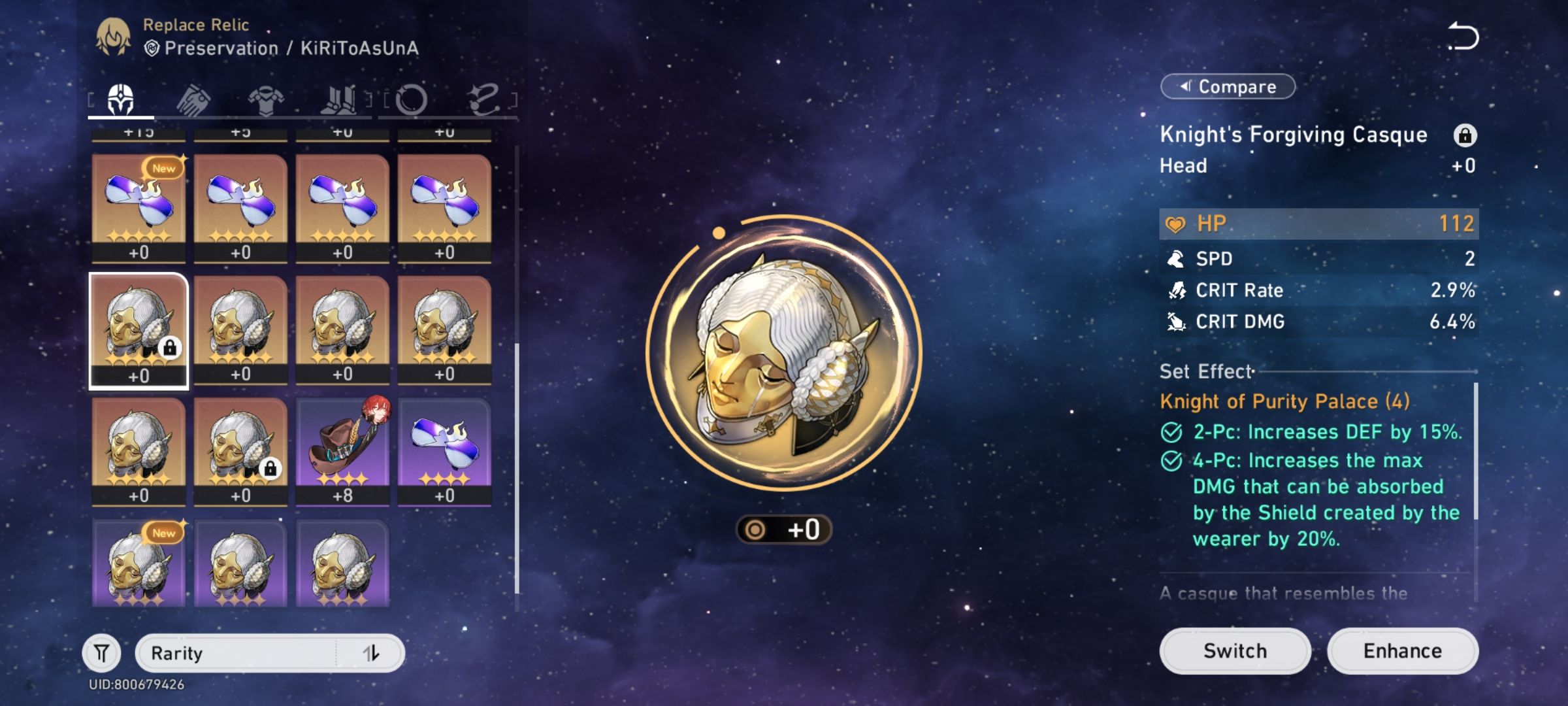Click the Switch button

click(1234, 650)
